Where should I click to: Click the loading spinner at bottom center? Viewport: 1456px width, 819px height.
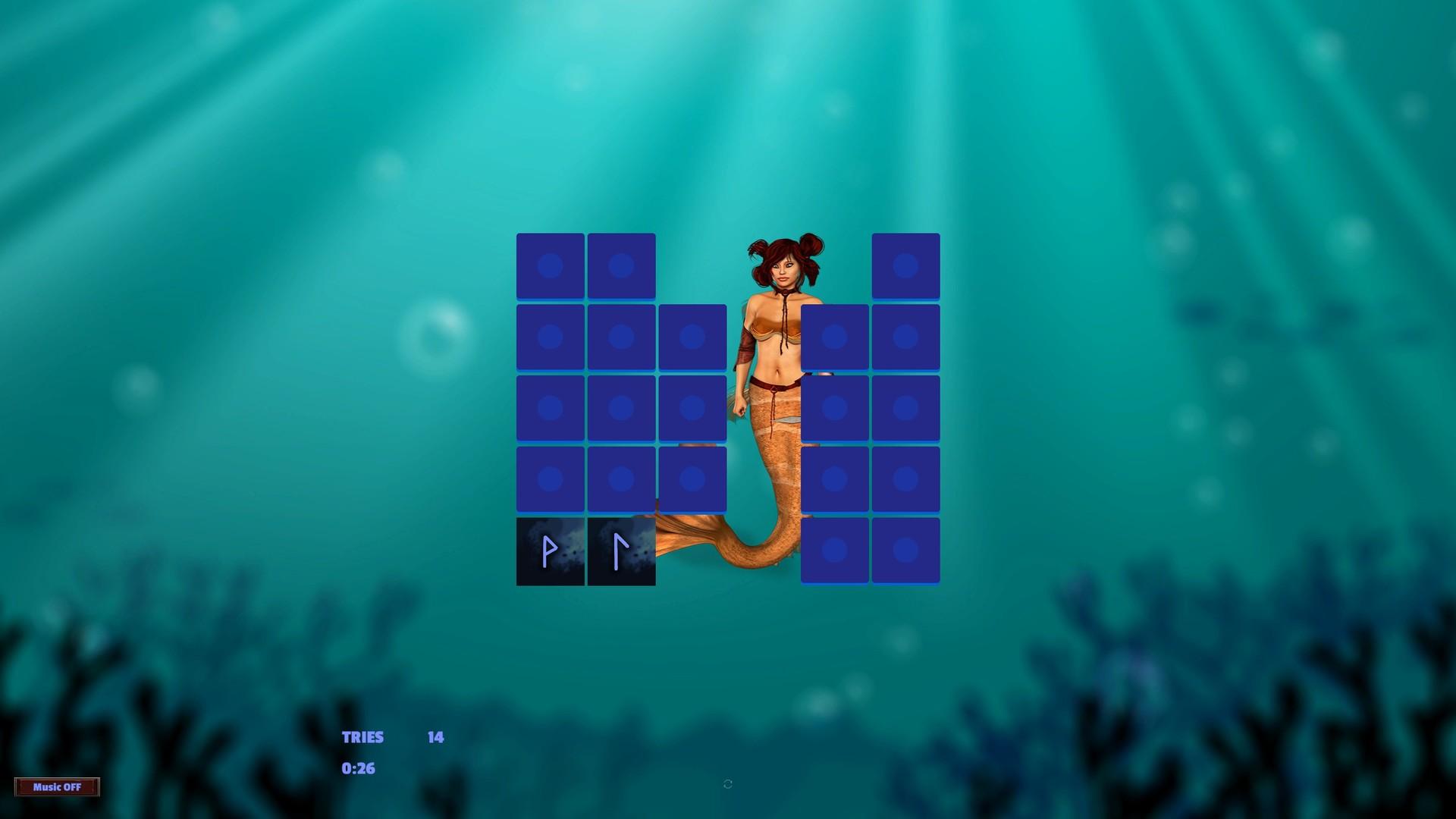click(x=726, y=783)
